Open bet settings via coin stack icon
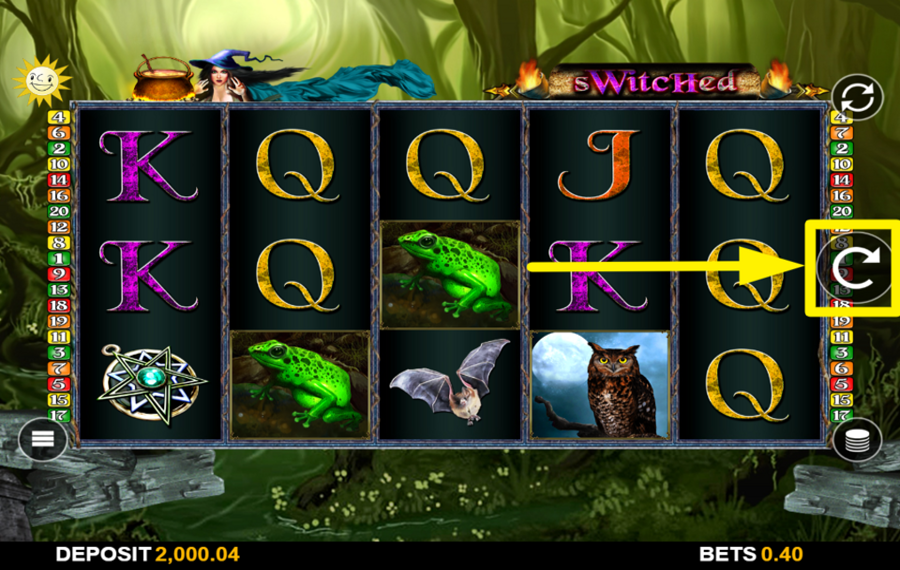Screen dimensions: 900x570 857,439
